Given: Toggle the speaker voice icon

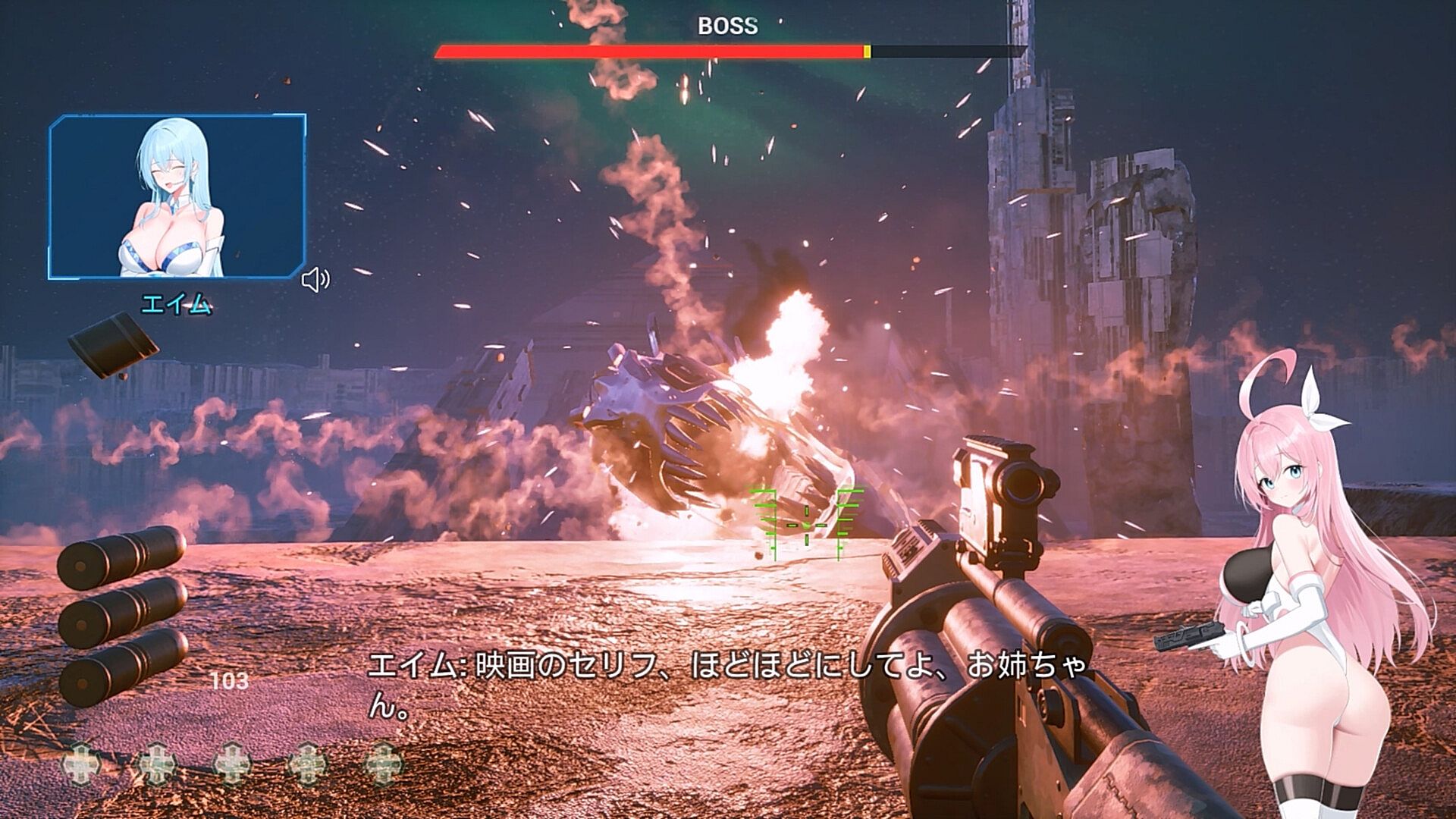Looking at the screenshot, I should click(315, 280).
